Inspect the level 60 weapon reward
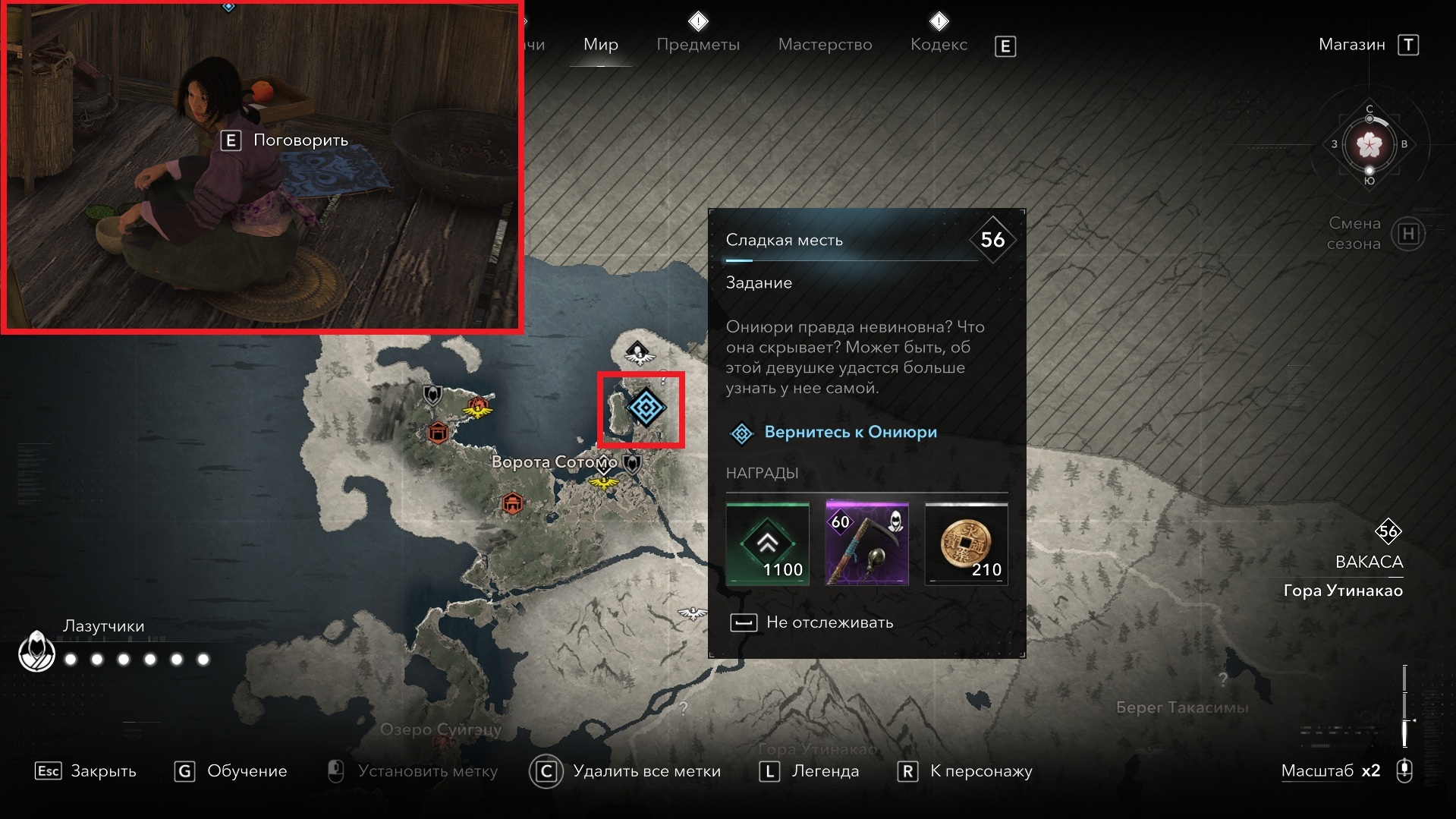Screen dimensions: 1456x819 pos(866,543)
